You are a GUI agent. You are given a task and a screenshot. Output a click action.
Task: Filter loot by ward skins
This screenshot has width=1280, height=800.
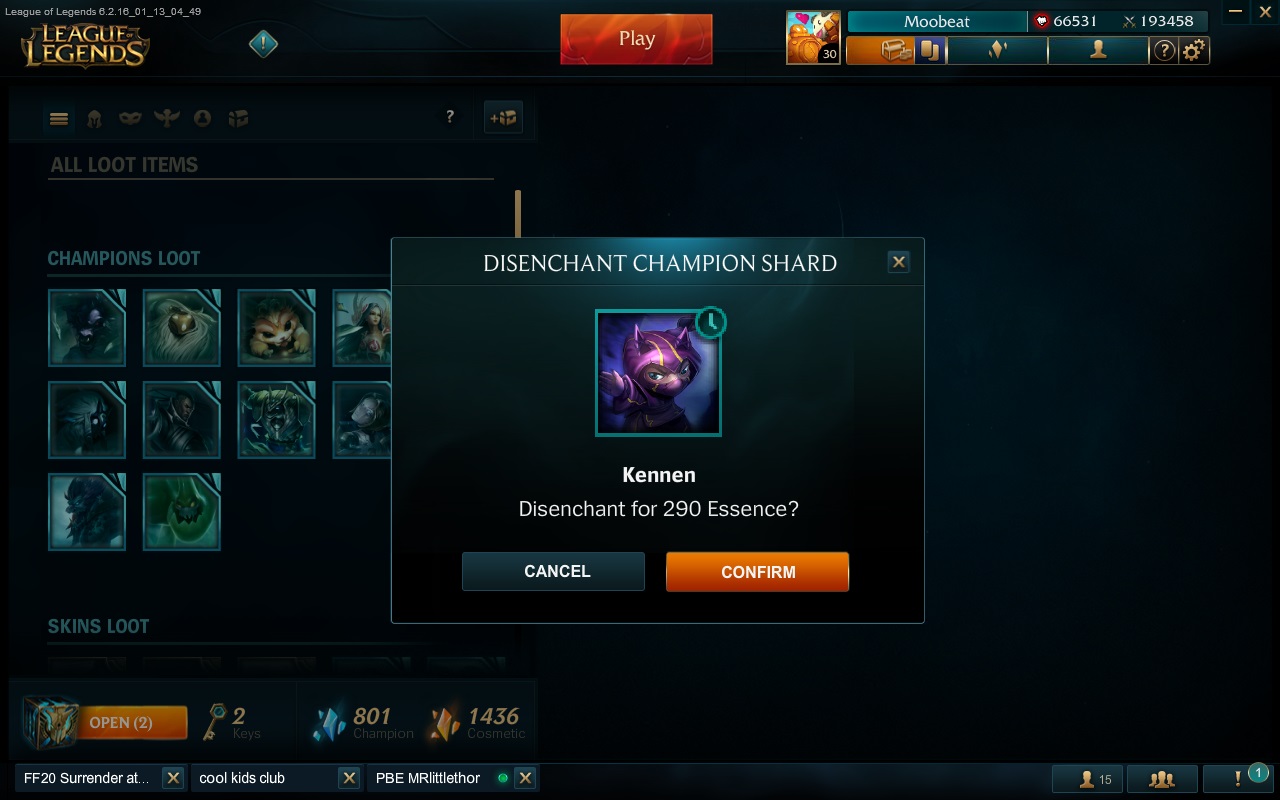tap(166, 118)
